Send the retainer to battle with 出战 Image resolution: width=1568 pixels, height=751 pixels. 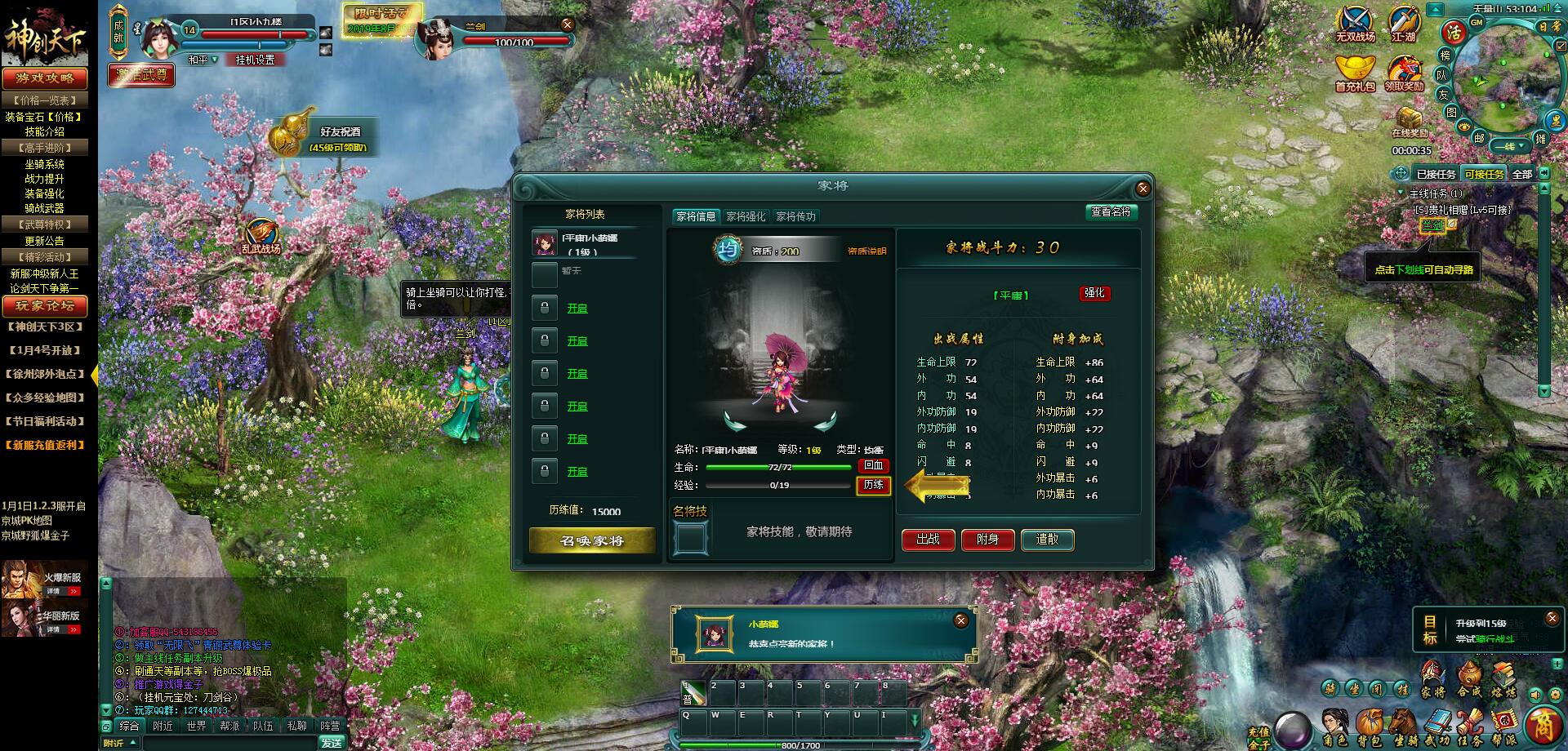pos(928,540)
